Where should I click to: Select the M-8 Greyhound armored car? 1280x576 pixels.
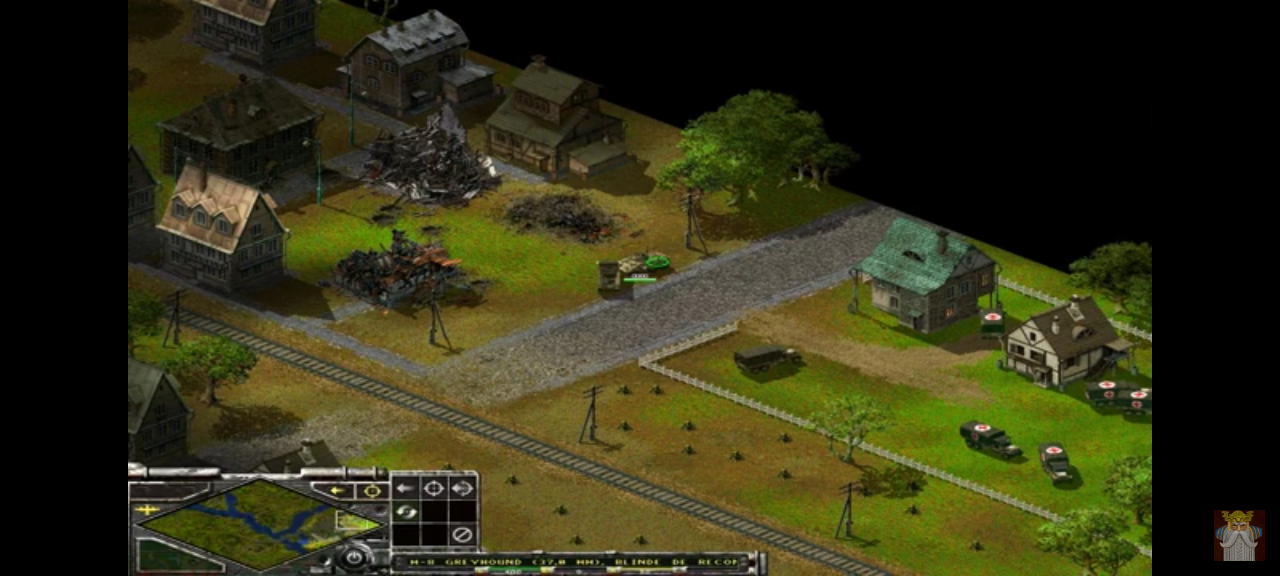pyautogui.click(x=641, y=264)
